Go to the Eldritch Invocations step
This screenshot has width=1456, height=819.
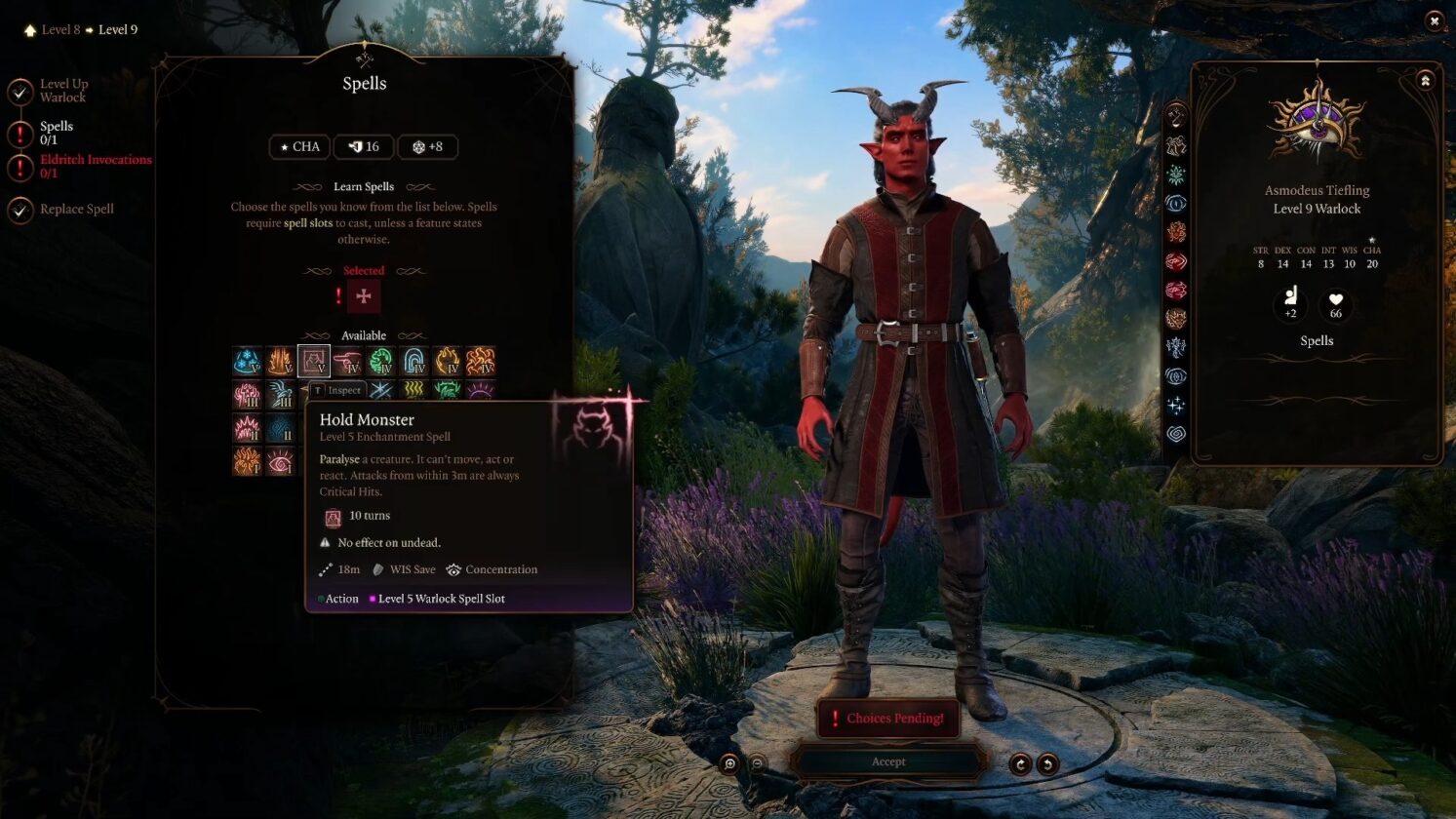coord(95,166)
